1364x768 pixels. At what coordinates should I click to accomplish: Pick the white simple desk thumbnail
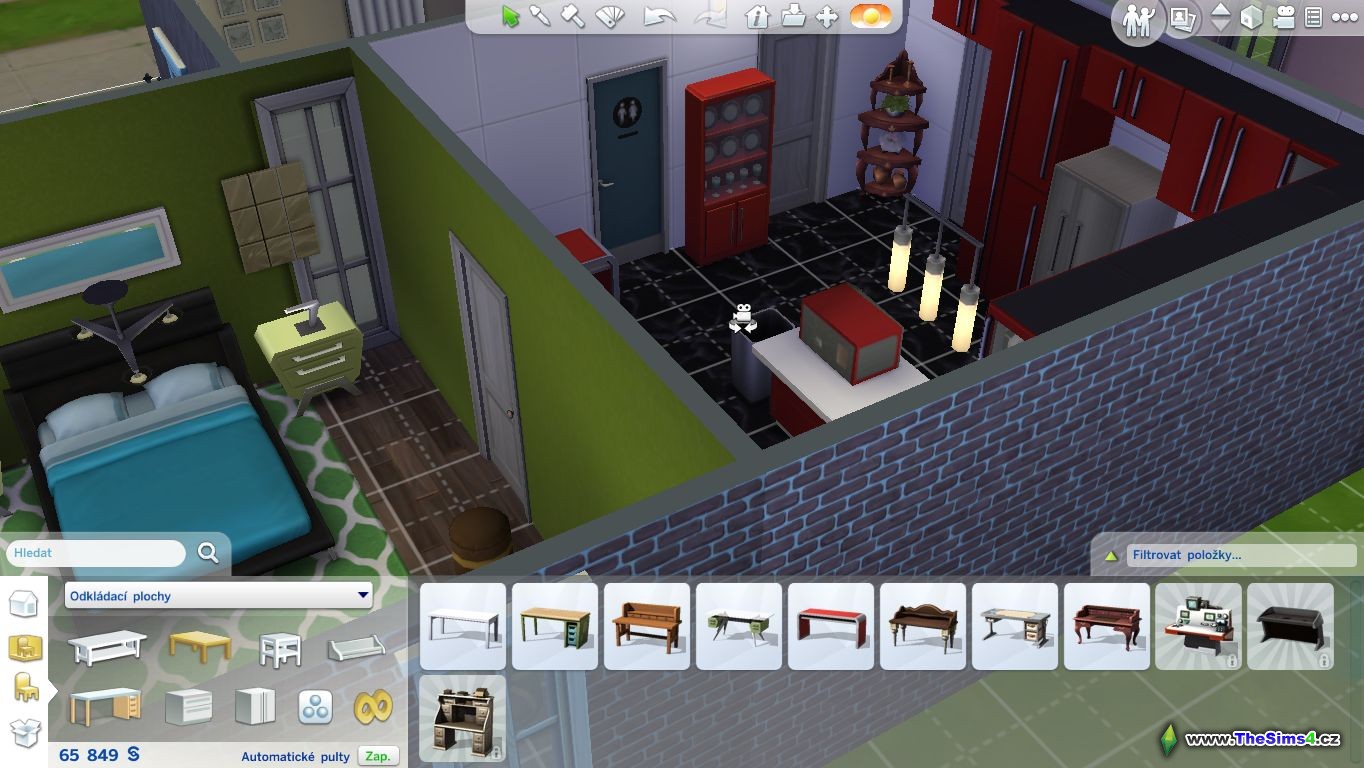pyautogui.click(x=463, y=627)
